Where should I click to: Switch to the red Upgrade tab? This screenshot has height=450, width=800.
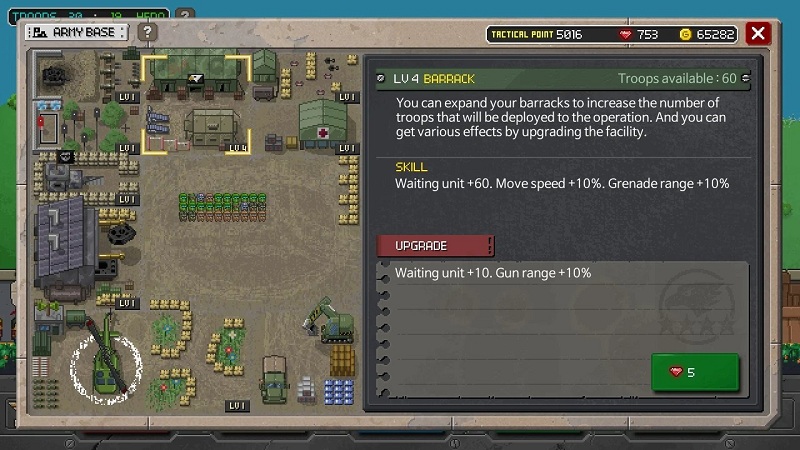pyautogui.click(x=435, y=246)
